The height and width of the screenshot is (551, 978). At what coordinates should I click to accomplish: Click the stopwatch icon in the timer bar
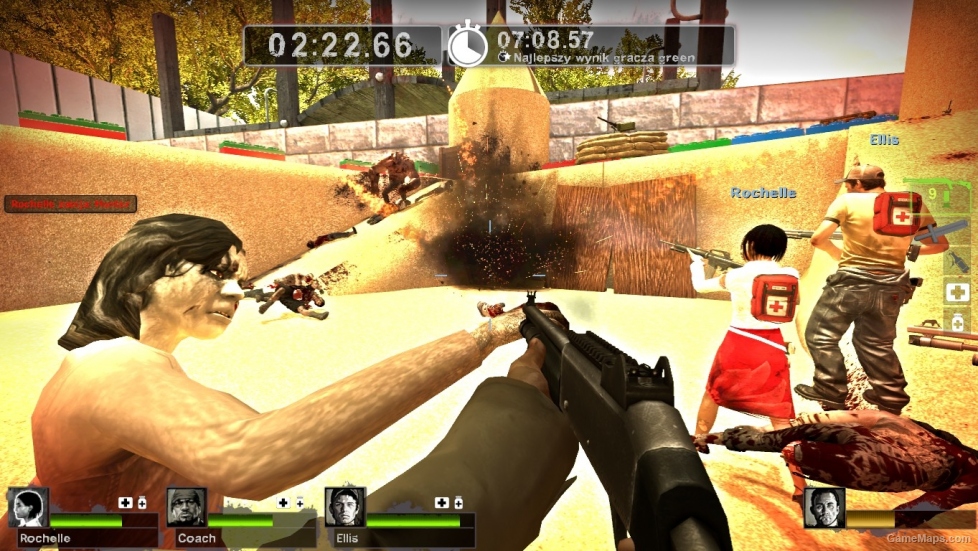tap(467, 46)
